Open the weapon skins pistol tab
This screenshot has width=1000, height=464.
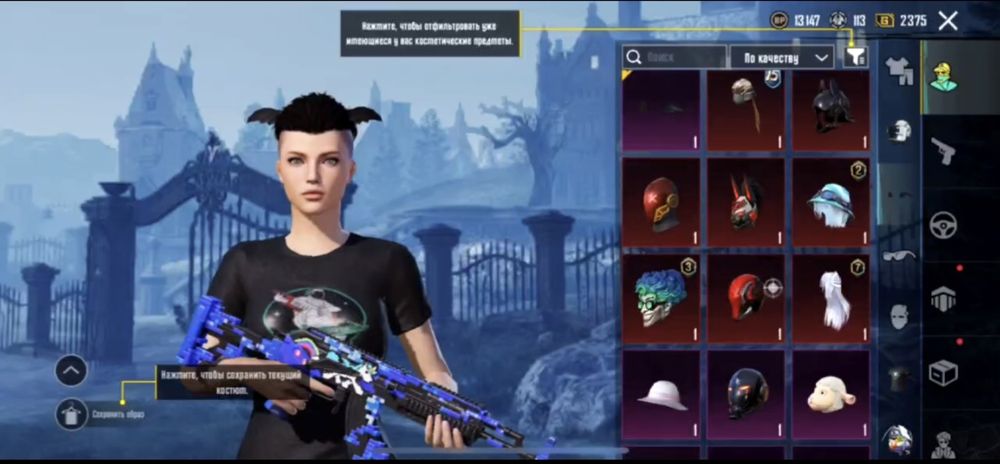click(x=943, y=151)
